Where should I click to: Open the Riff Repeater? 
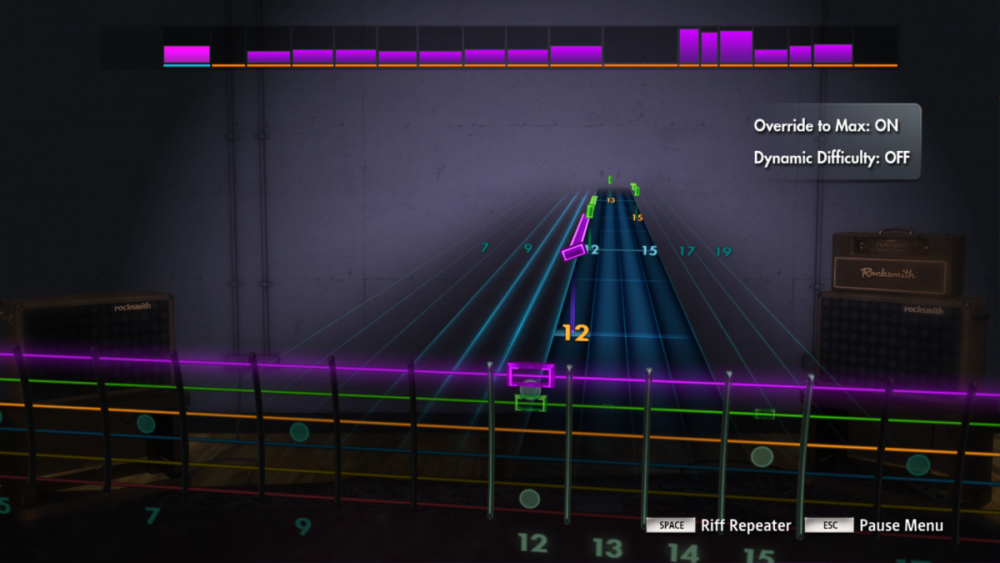(745, 526)
